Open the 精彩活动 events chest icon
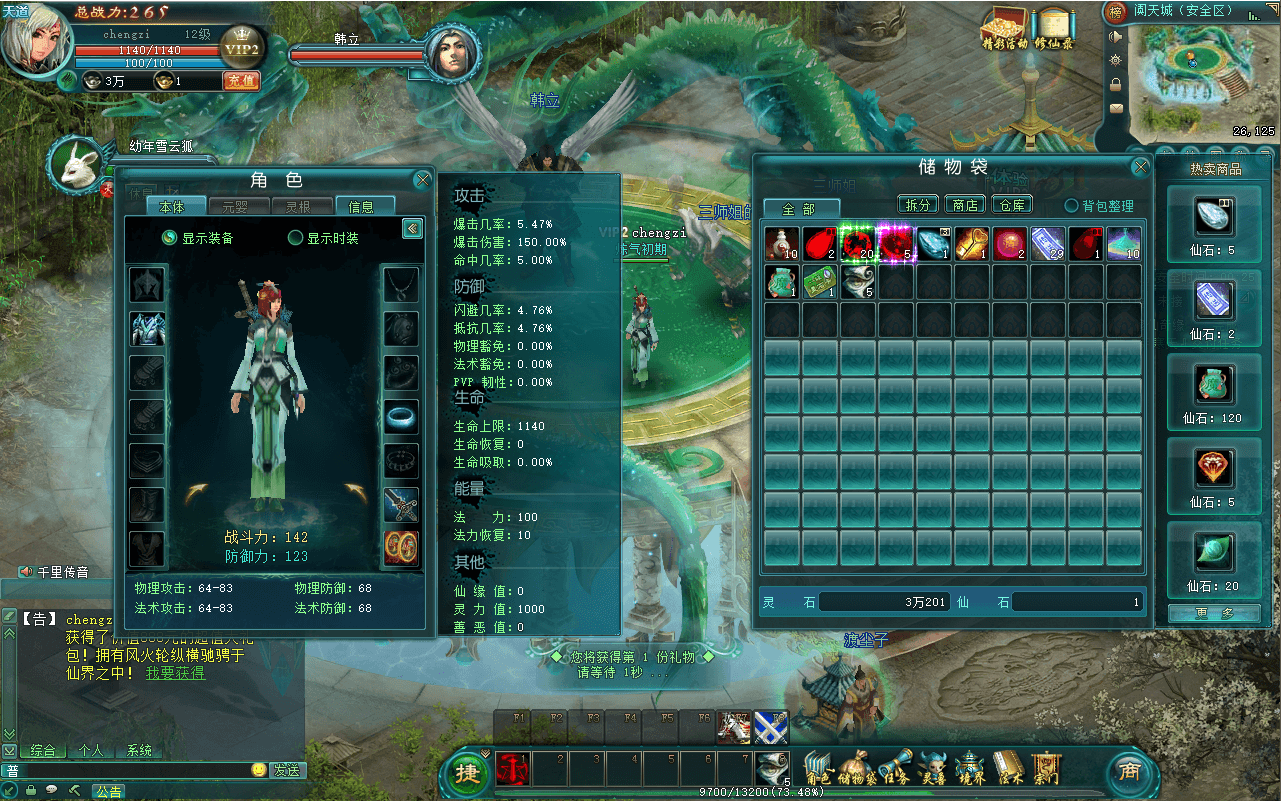 (1005, 28)
